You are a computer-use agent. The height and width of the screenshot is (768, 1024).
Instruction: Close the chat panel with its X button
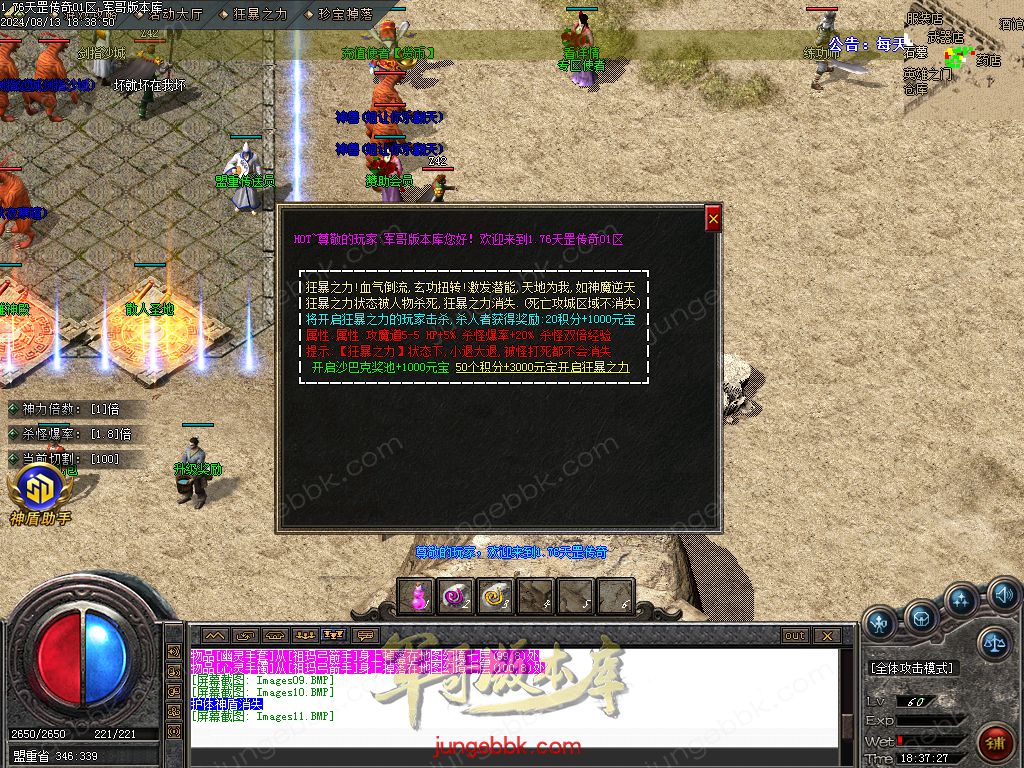click(826, 635)
